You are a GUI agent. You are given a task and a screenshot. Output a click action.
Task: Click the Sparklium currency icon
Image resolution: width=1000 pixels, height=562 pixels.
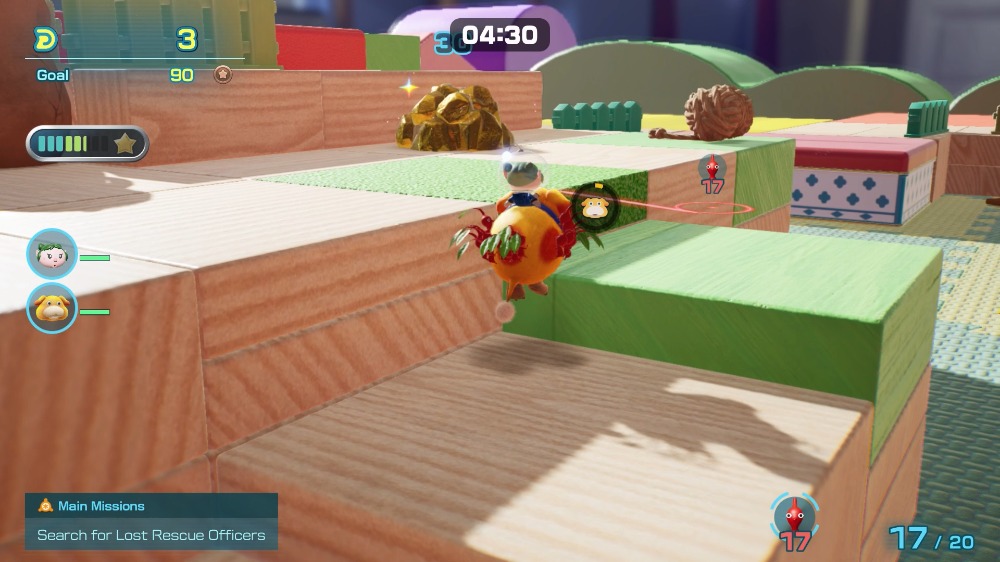(x=45, y=40)
